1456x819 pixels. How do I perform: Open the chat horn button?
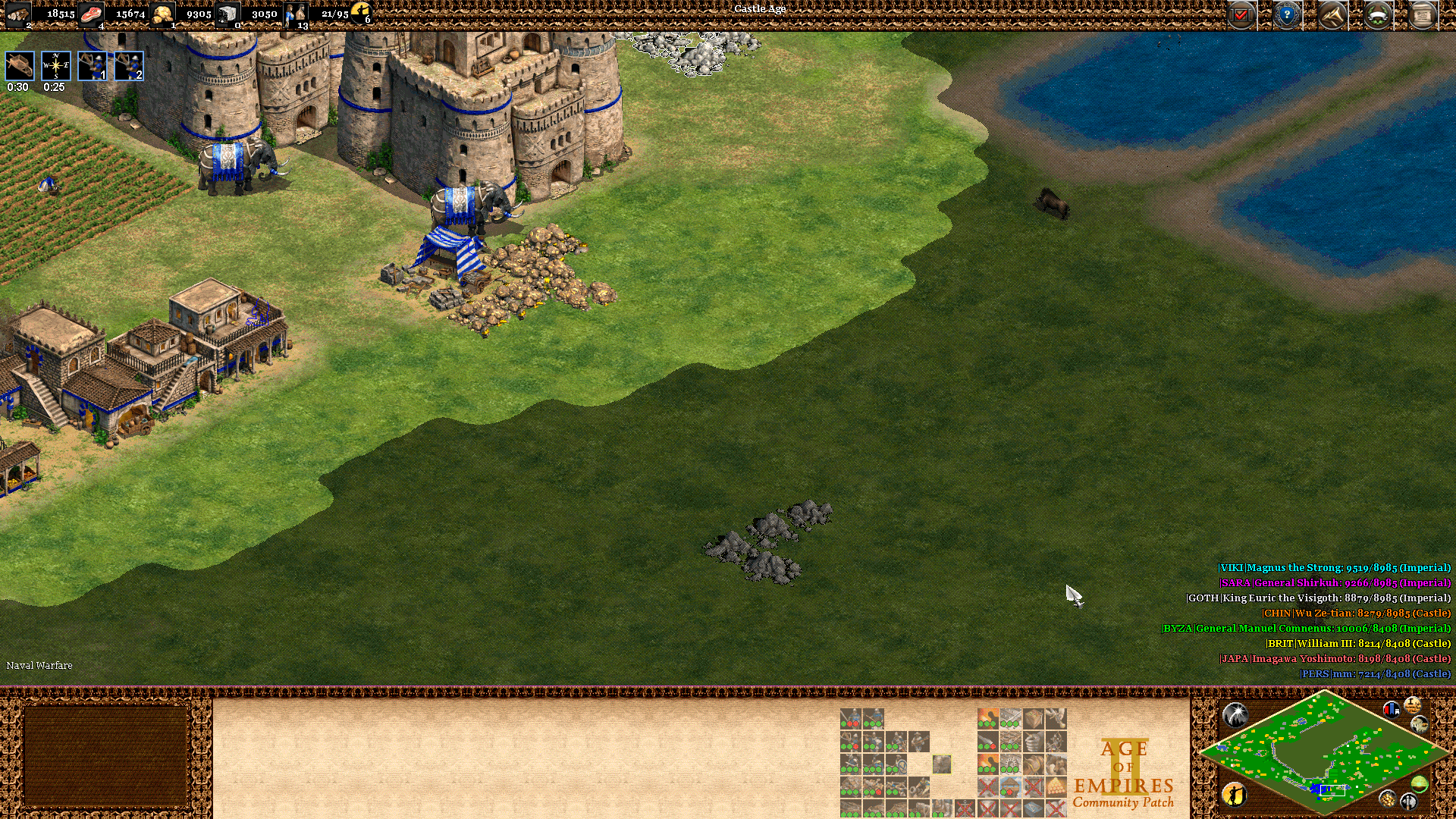pos(1332,14)
